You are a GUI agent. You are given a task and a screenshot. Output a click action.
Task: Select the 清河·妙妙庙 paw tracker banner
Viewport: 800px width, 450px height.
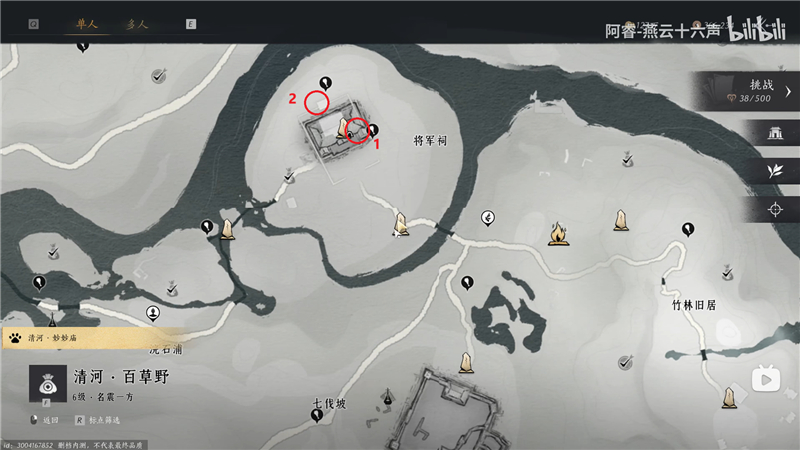[x=90, y=338]
